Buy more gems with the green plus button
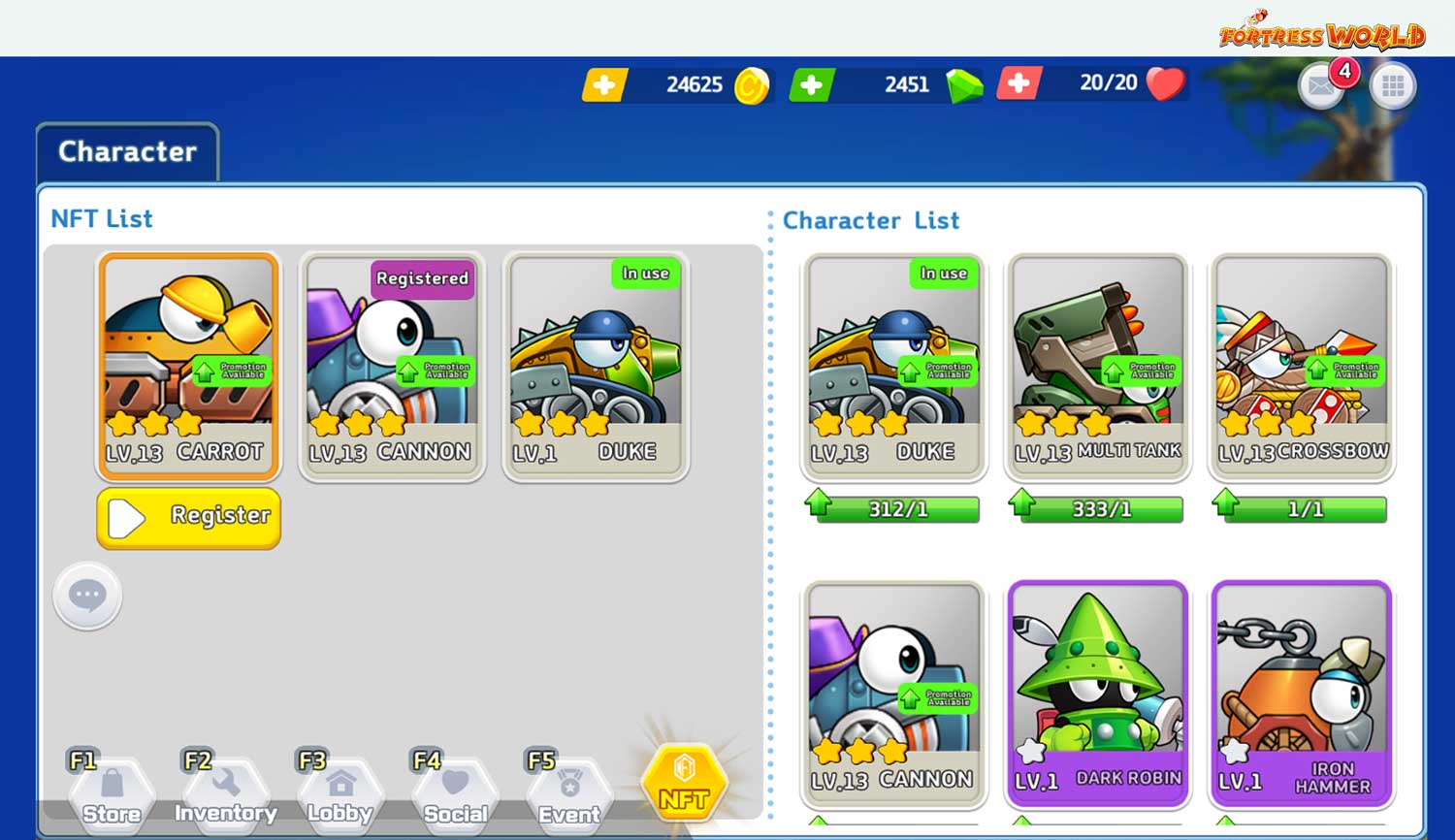The image size is (1455, 840). [x=812, y=85]
